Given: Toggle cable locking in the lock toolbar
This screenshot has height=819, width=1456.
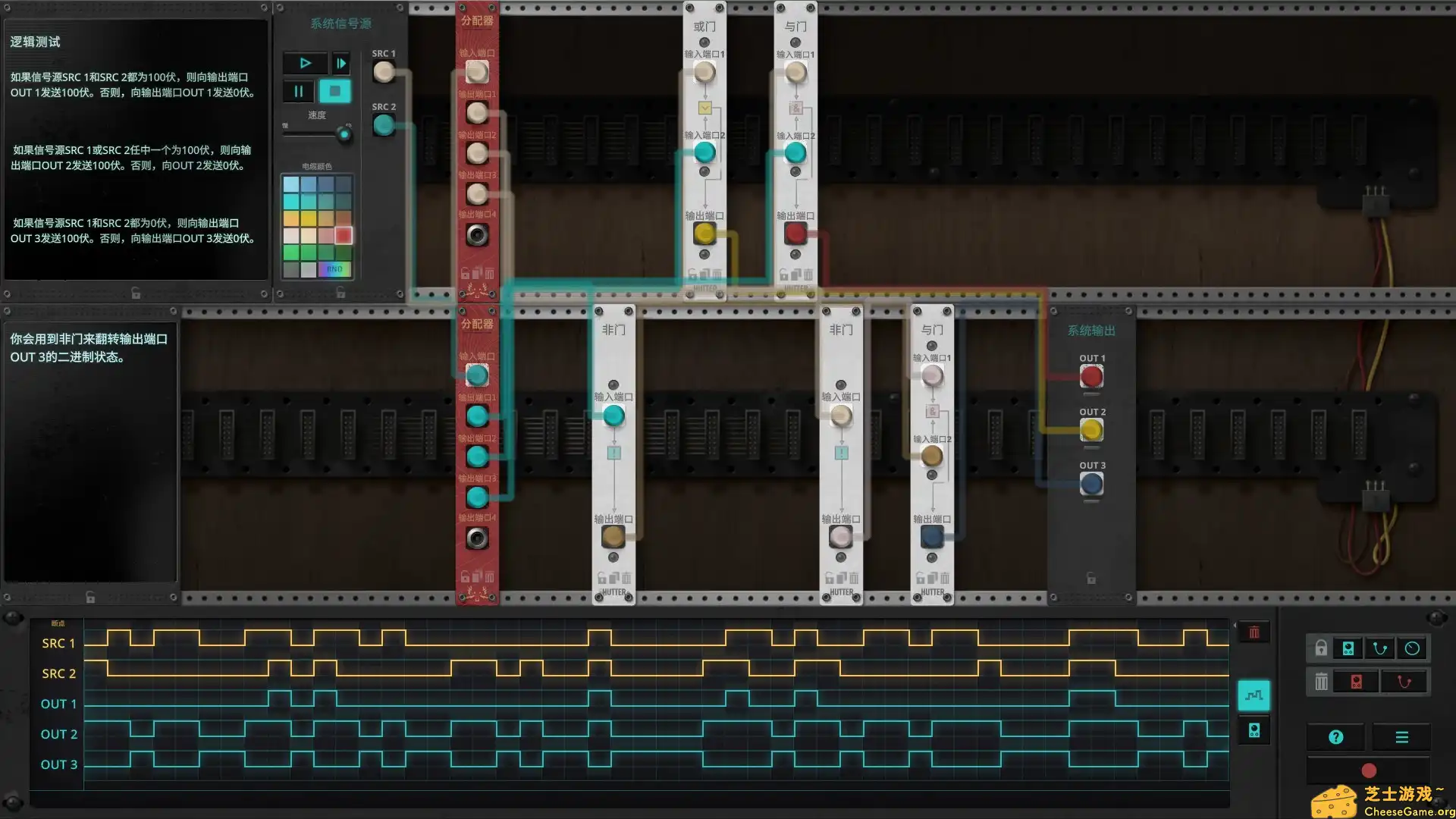Looking at the screenshot, I should point(1380,648).
